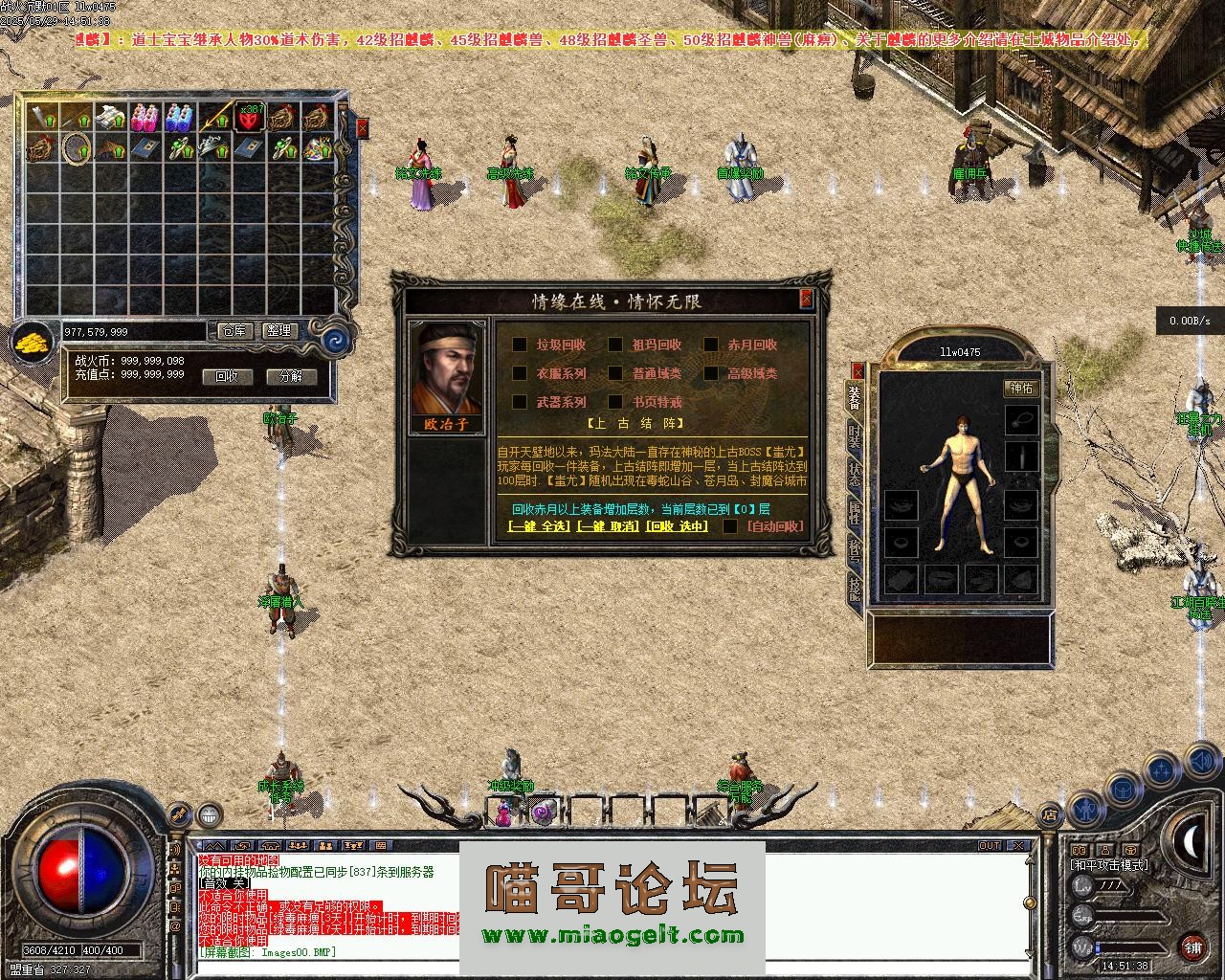Sort the bag with the 整理 button
The image size is (1225, 980).
278,331
